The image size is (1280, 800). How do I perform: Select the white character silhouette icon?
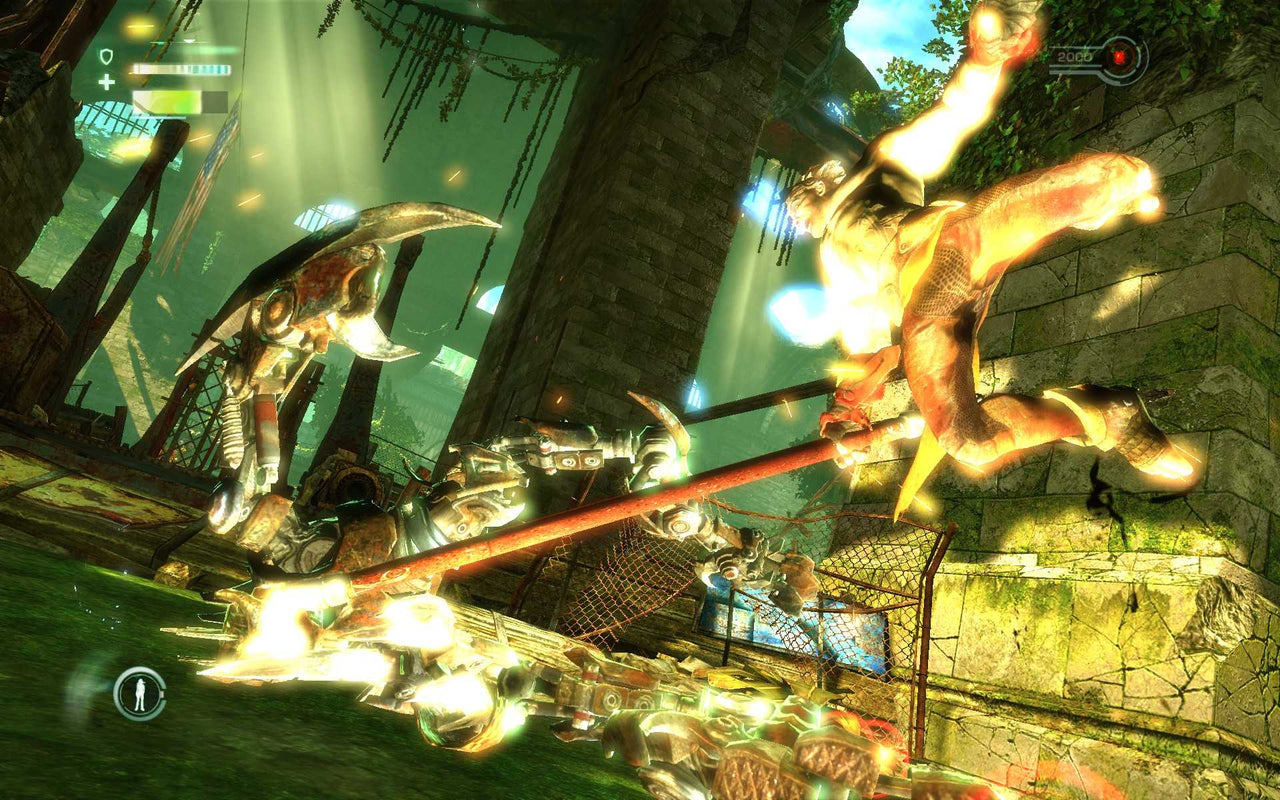click(140, 694)
